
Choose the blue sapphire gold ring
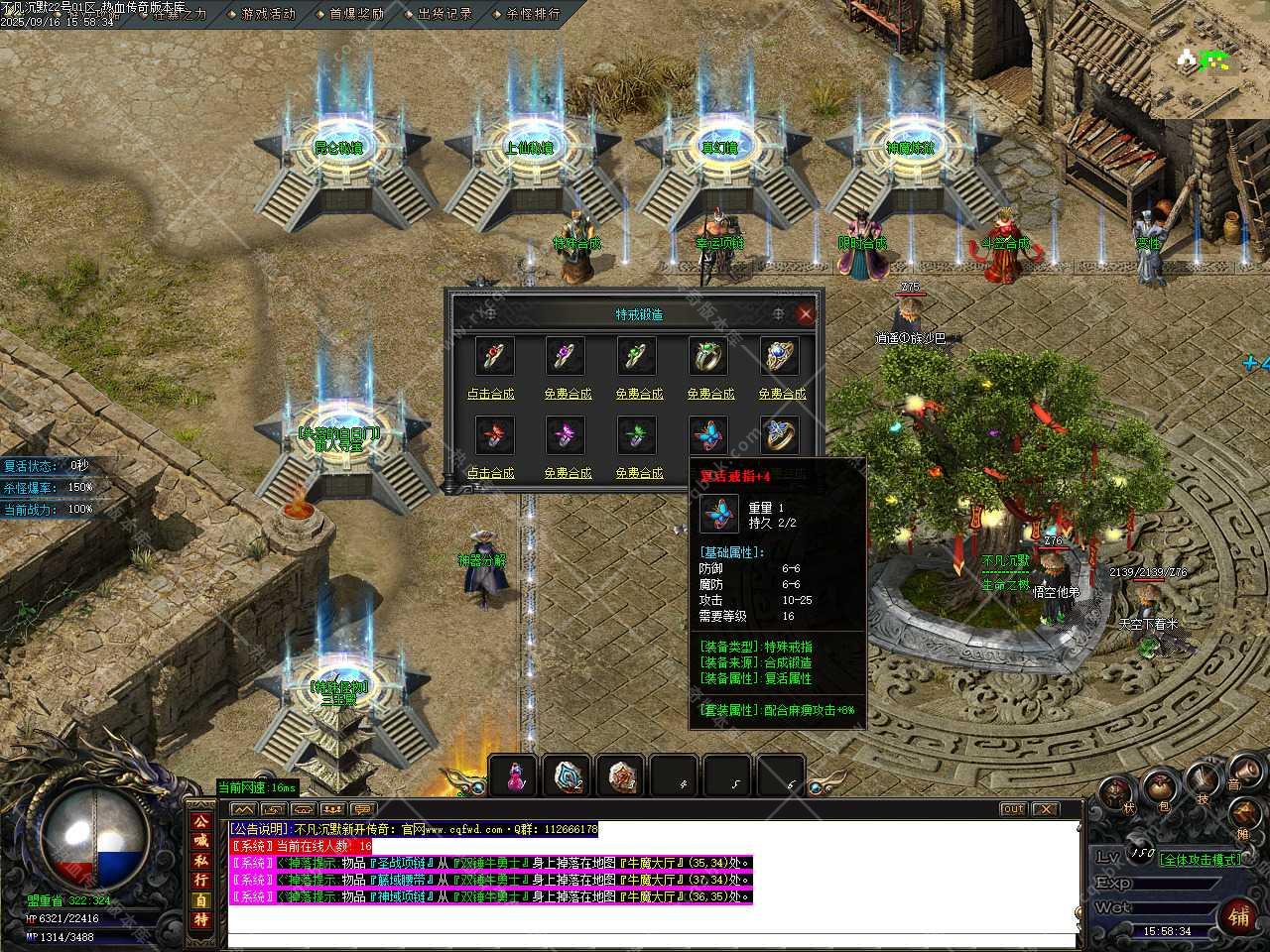coord(780,356)
